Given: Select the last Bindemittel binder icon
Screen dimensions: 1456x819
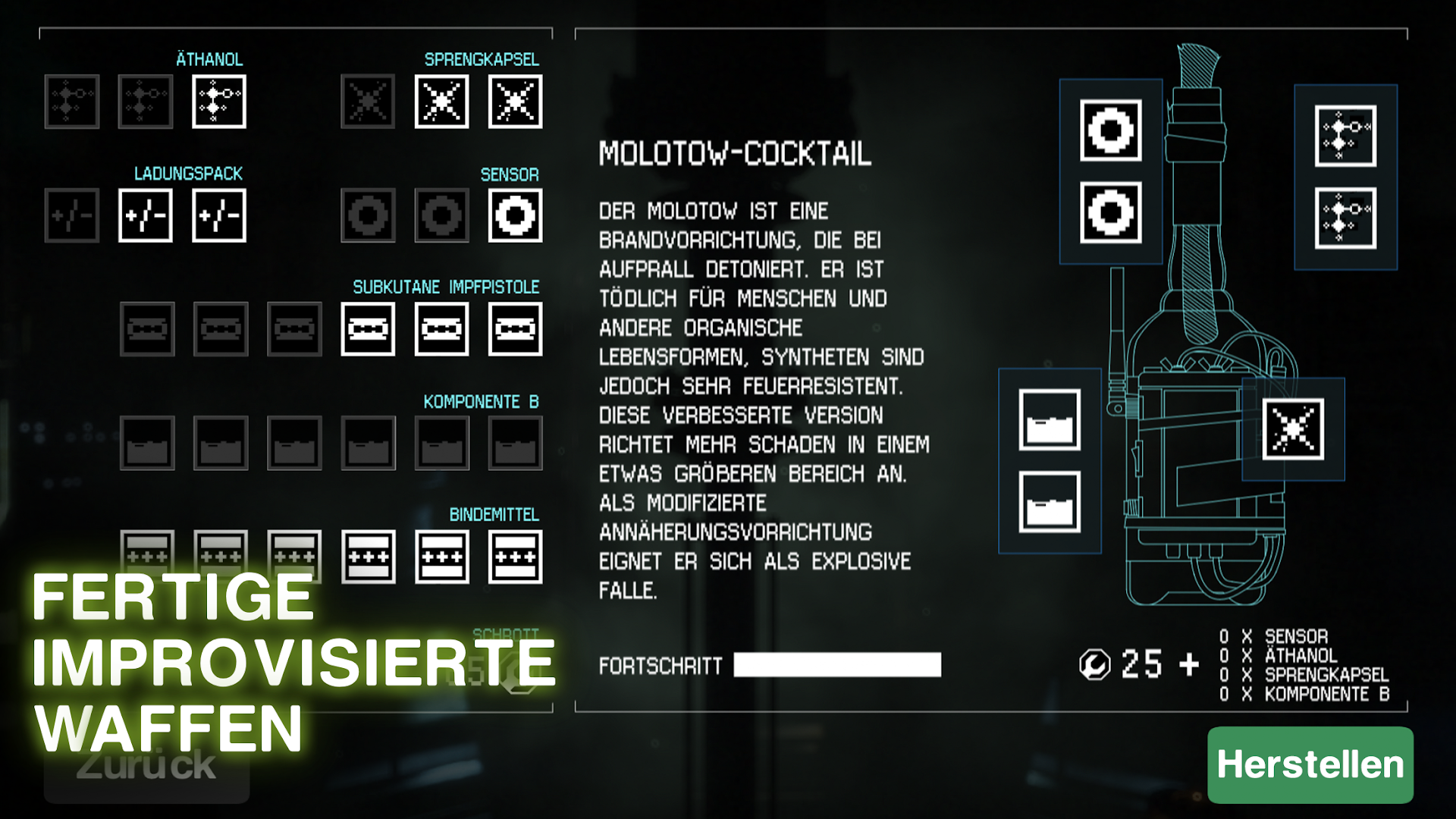Looking at the screenshot, I should point(515,556).
